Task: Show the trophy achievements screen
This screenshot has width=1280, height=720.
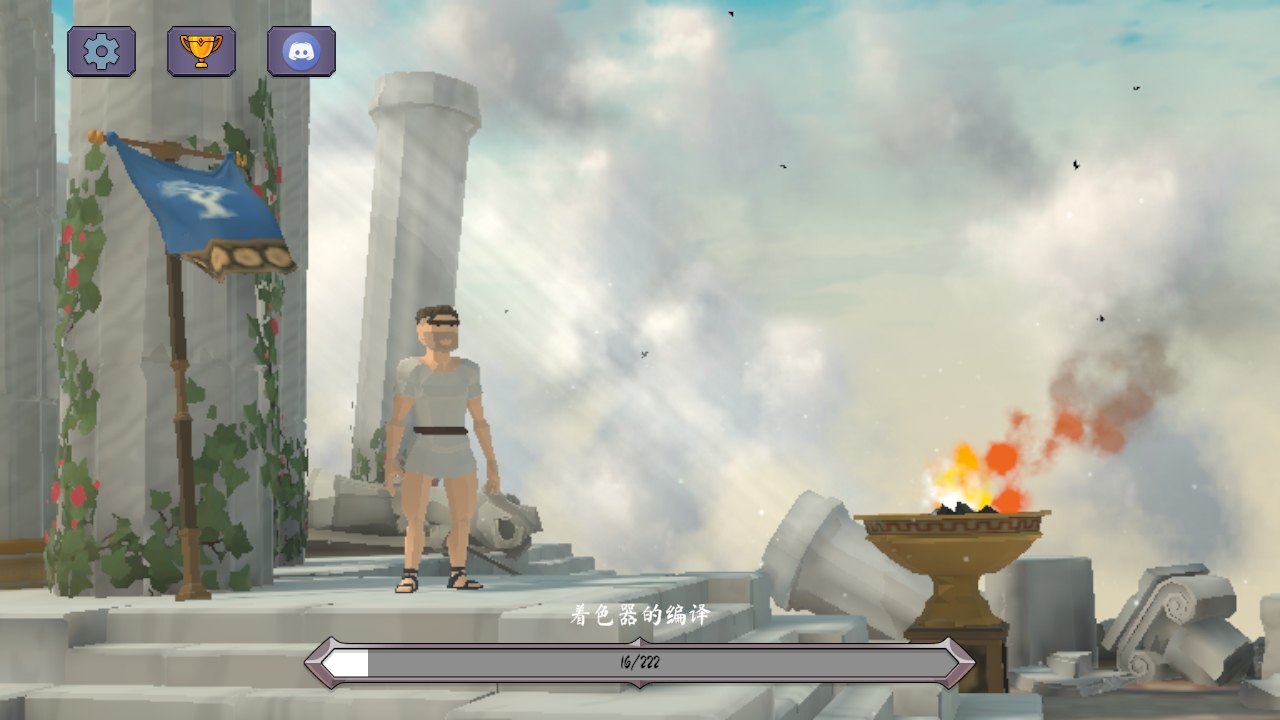Action: click(201, 51)
